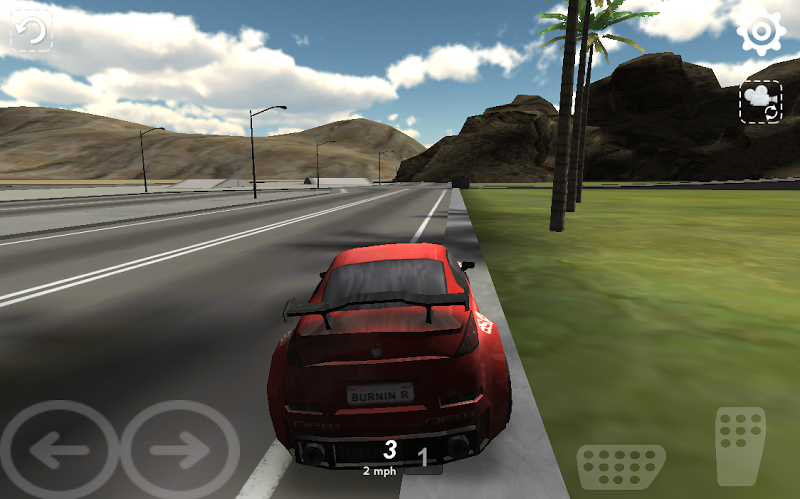
Task: Open the gear settings menu
Action: coord(761,32)
